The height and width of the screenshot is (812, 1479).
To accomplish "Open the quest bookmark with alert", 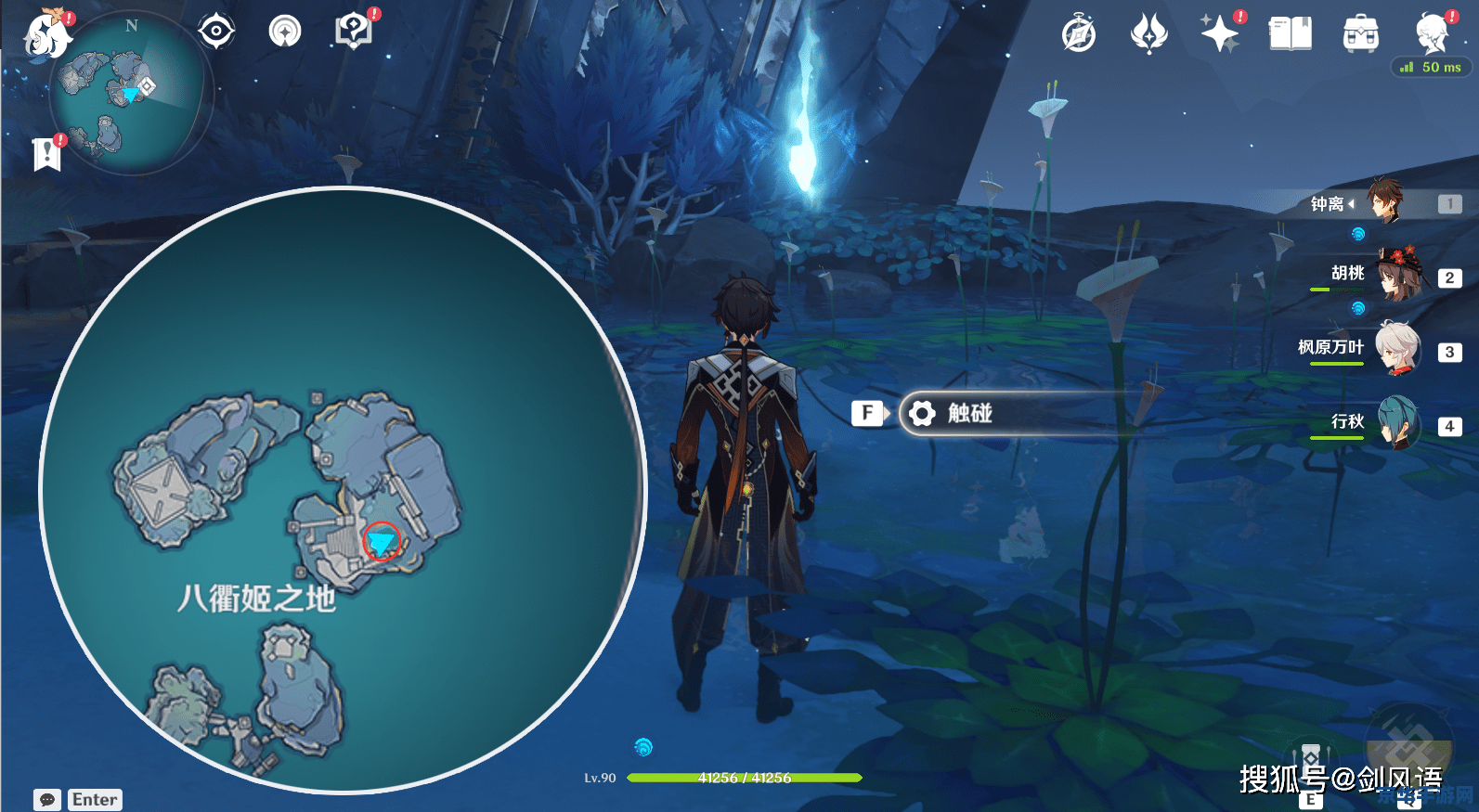I will (x=46, y=153).
